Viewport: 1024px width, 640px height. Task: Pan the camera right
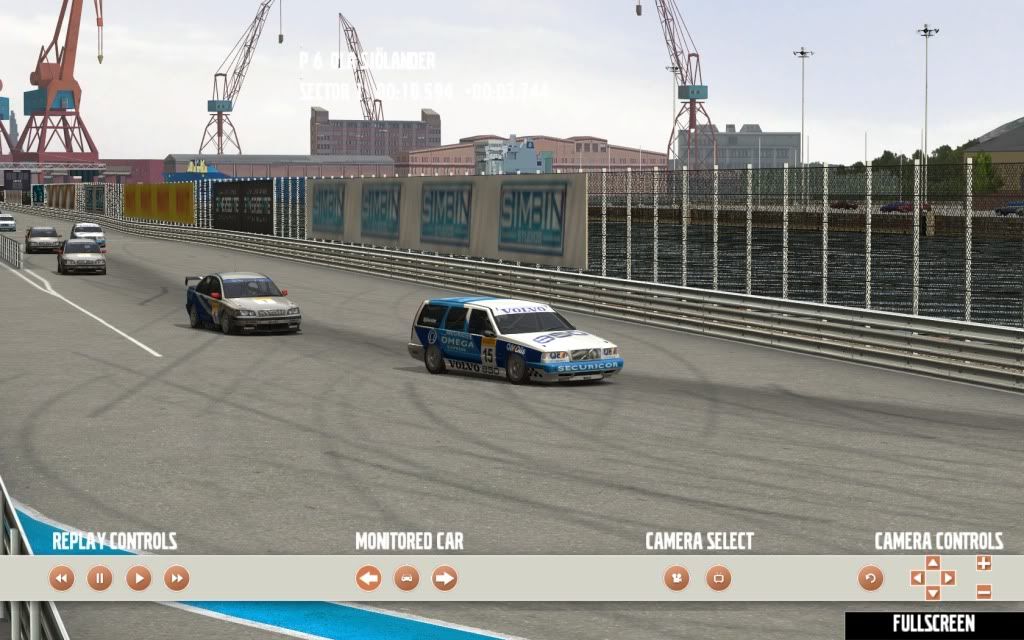948,578
